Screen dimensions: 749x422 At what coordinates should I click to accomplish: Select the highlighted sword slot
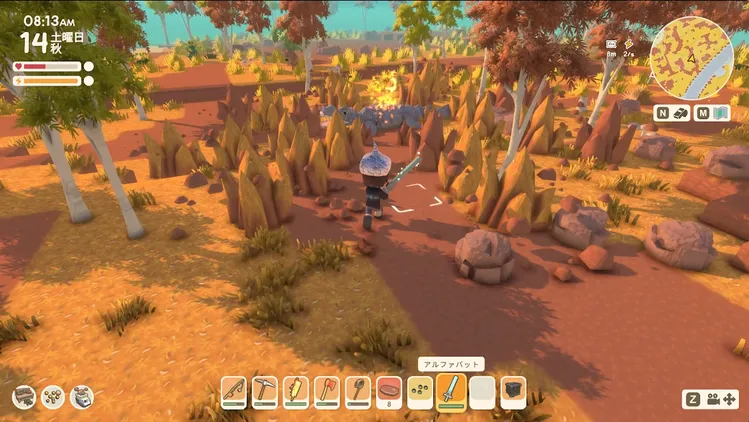tap(452, 389)
